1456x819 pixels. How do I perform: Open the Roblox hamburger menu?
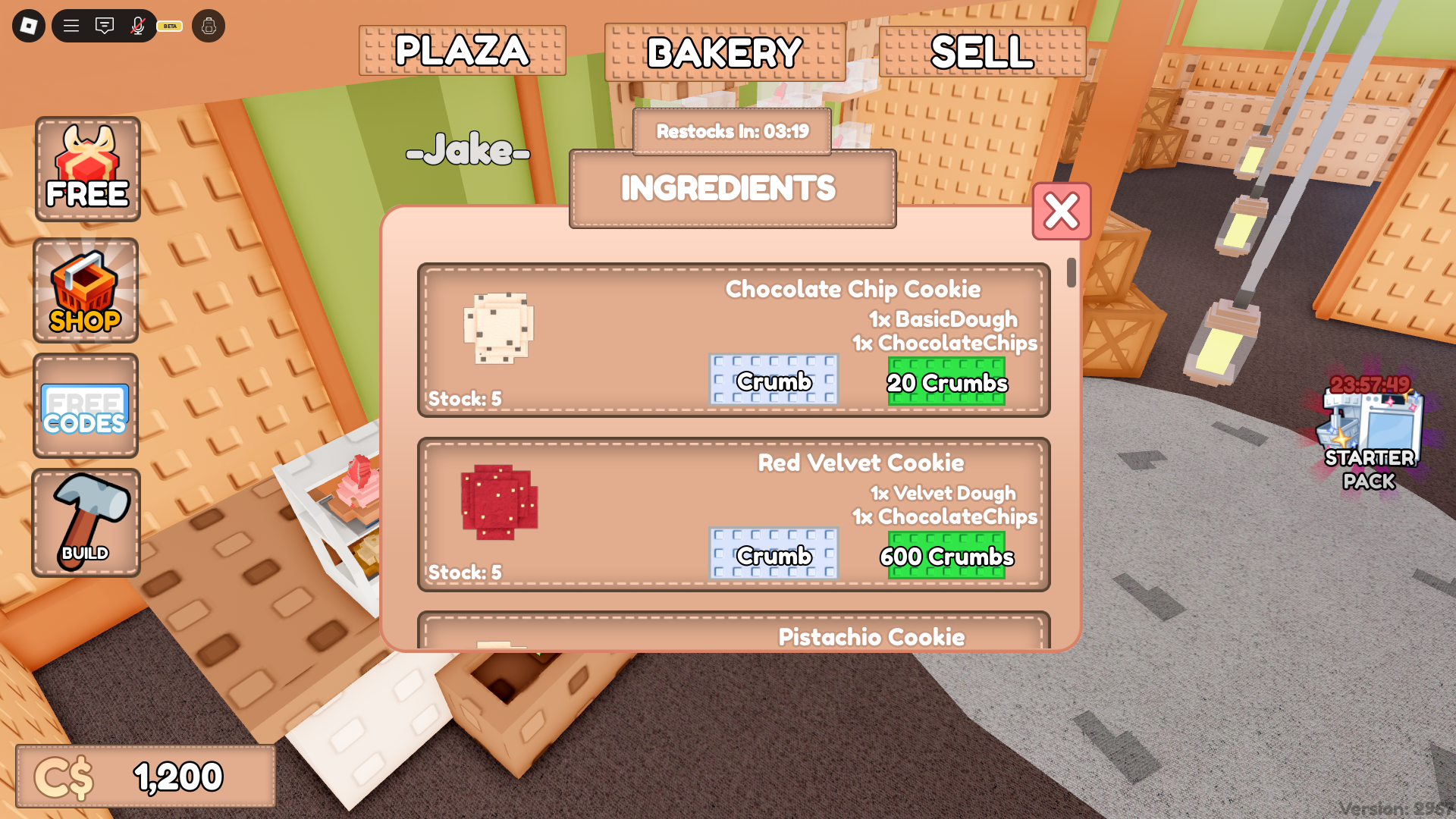coord(71,25)
